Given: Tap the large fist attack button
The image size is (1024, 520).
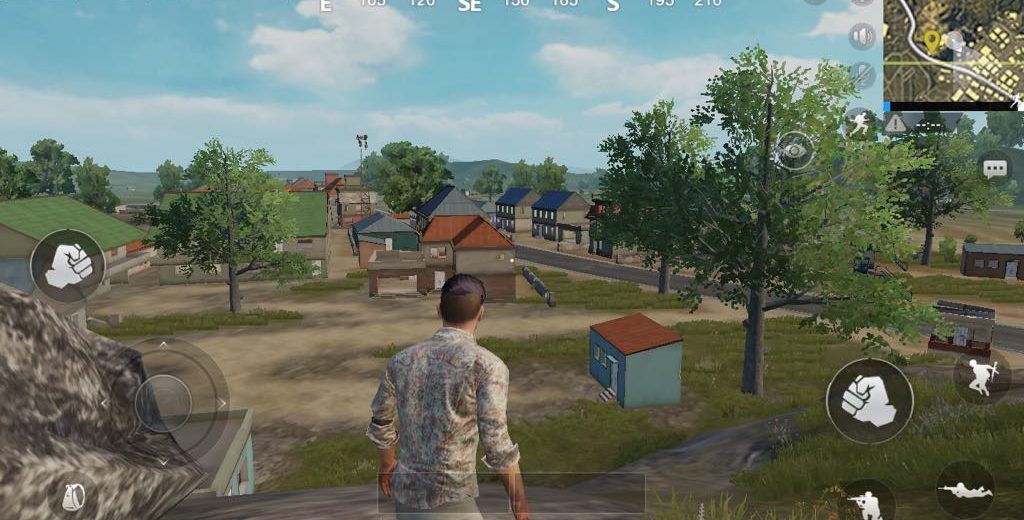Looking at the screenshot, I should (x=868, y=400).
